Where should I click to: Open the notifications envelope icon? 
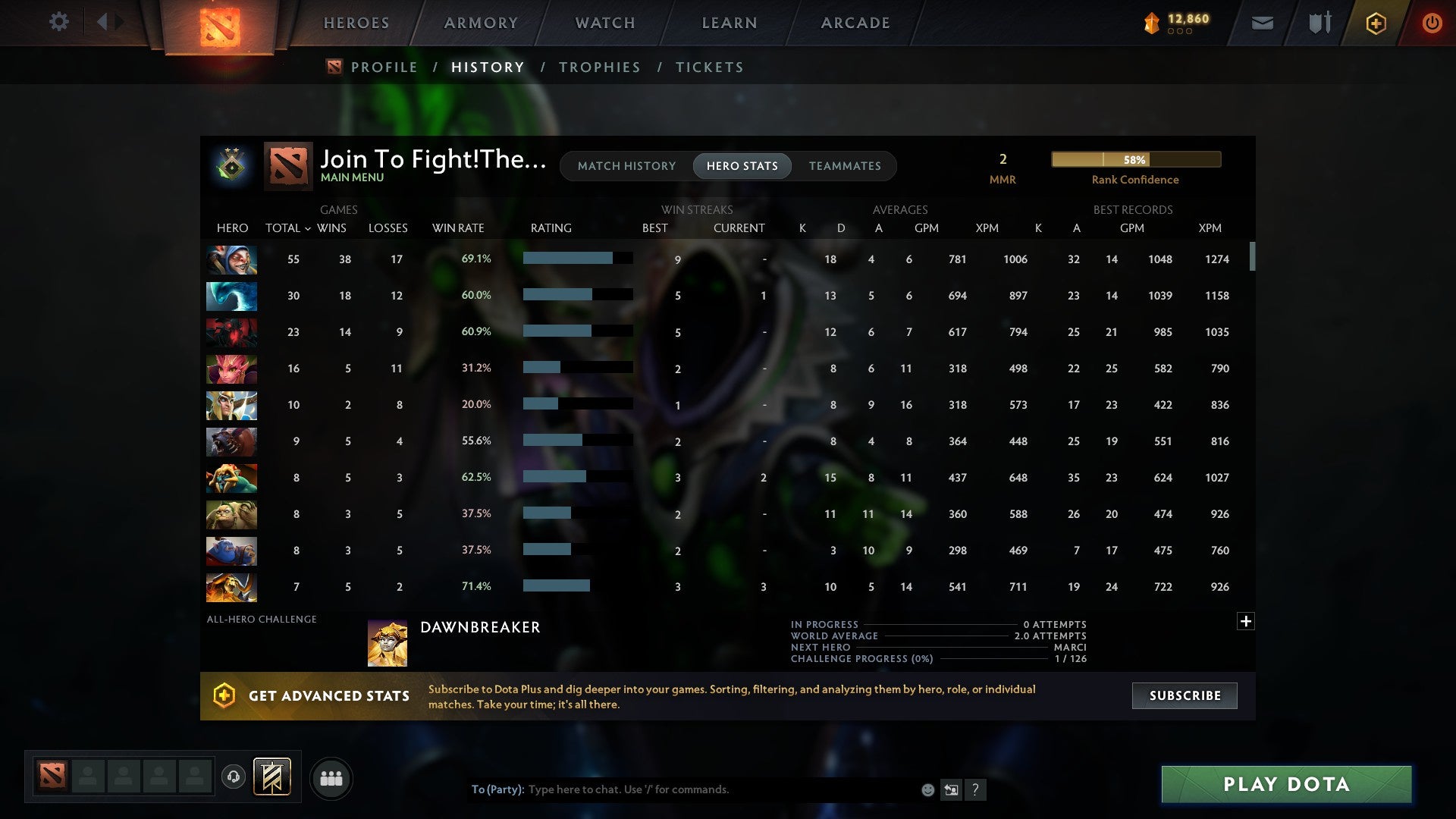coord(1261,23)
